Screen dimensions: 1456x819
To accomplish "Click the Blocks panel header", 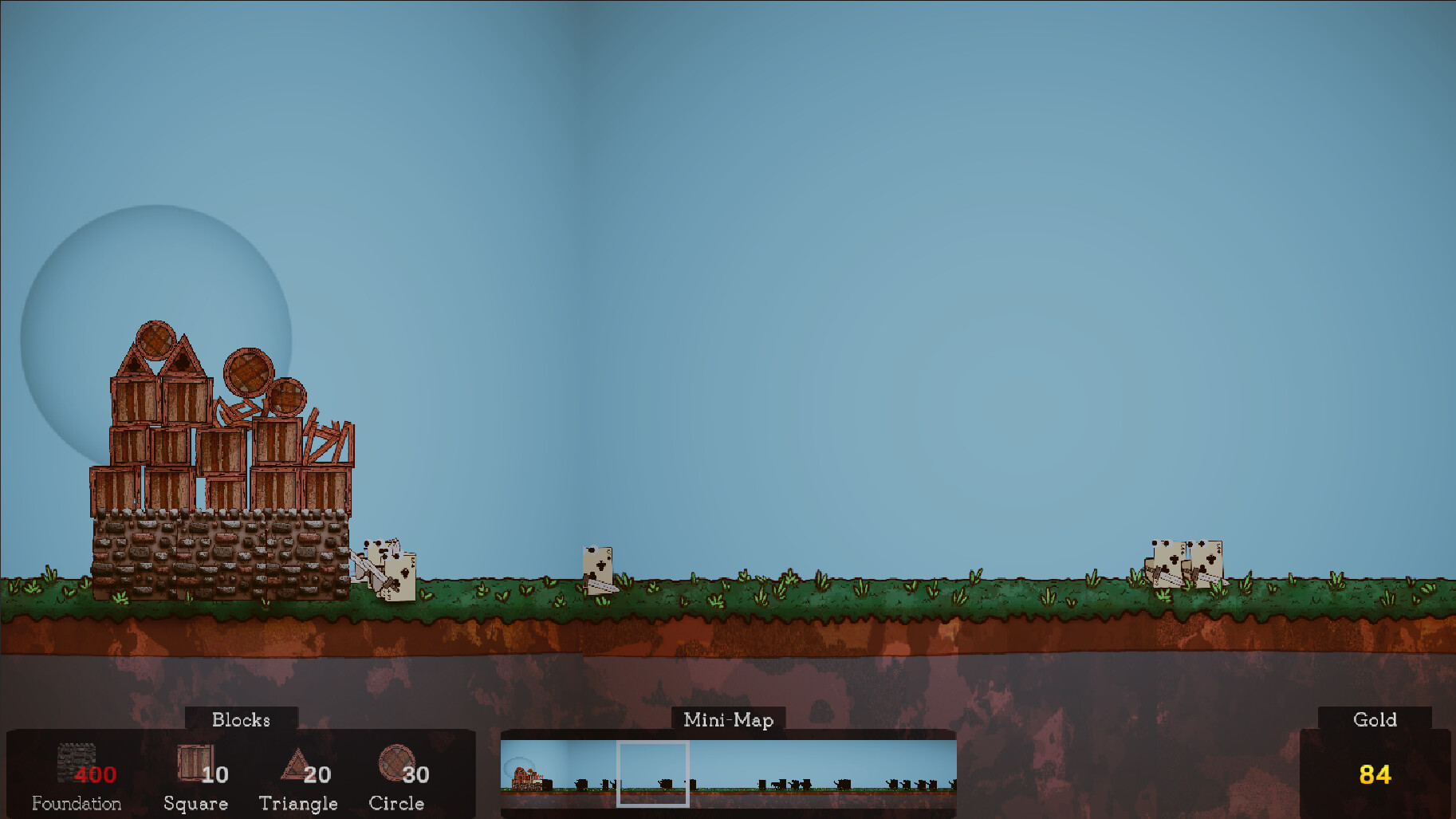I will (241, 719).
